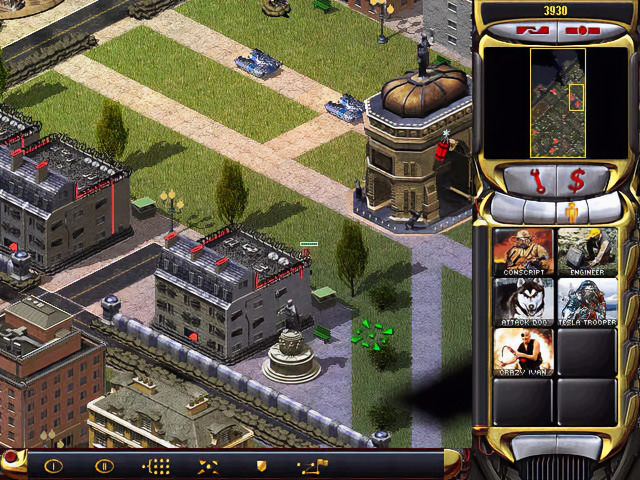Set a waypoint with the flag-path button

tap(312, 465)
